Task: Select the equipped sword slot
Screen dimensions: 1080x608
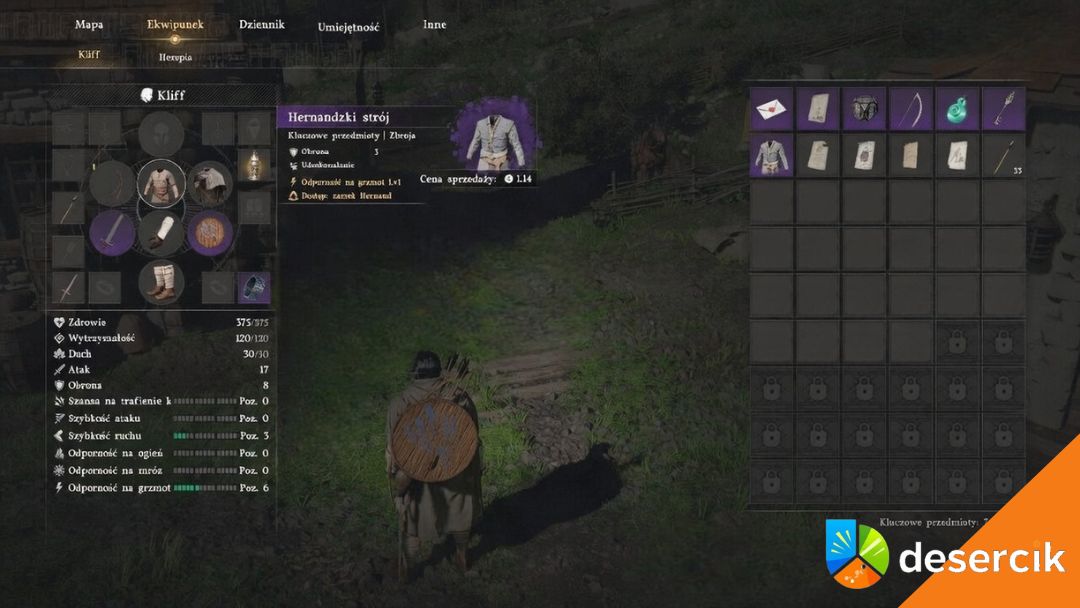Action: [112, 232]
